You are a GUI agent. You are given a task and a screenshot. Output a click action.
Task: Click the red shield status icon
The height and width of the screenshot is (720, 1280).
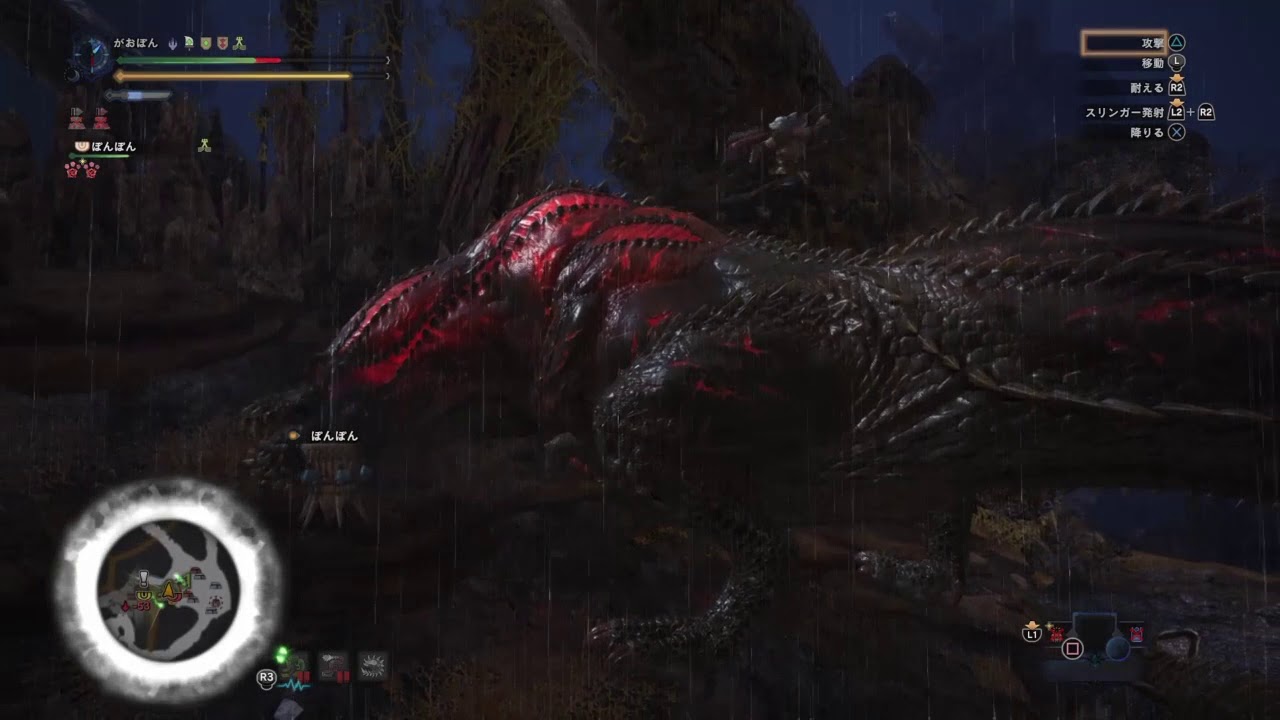point(222,43)
